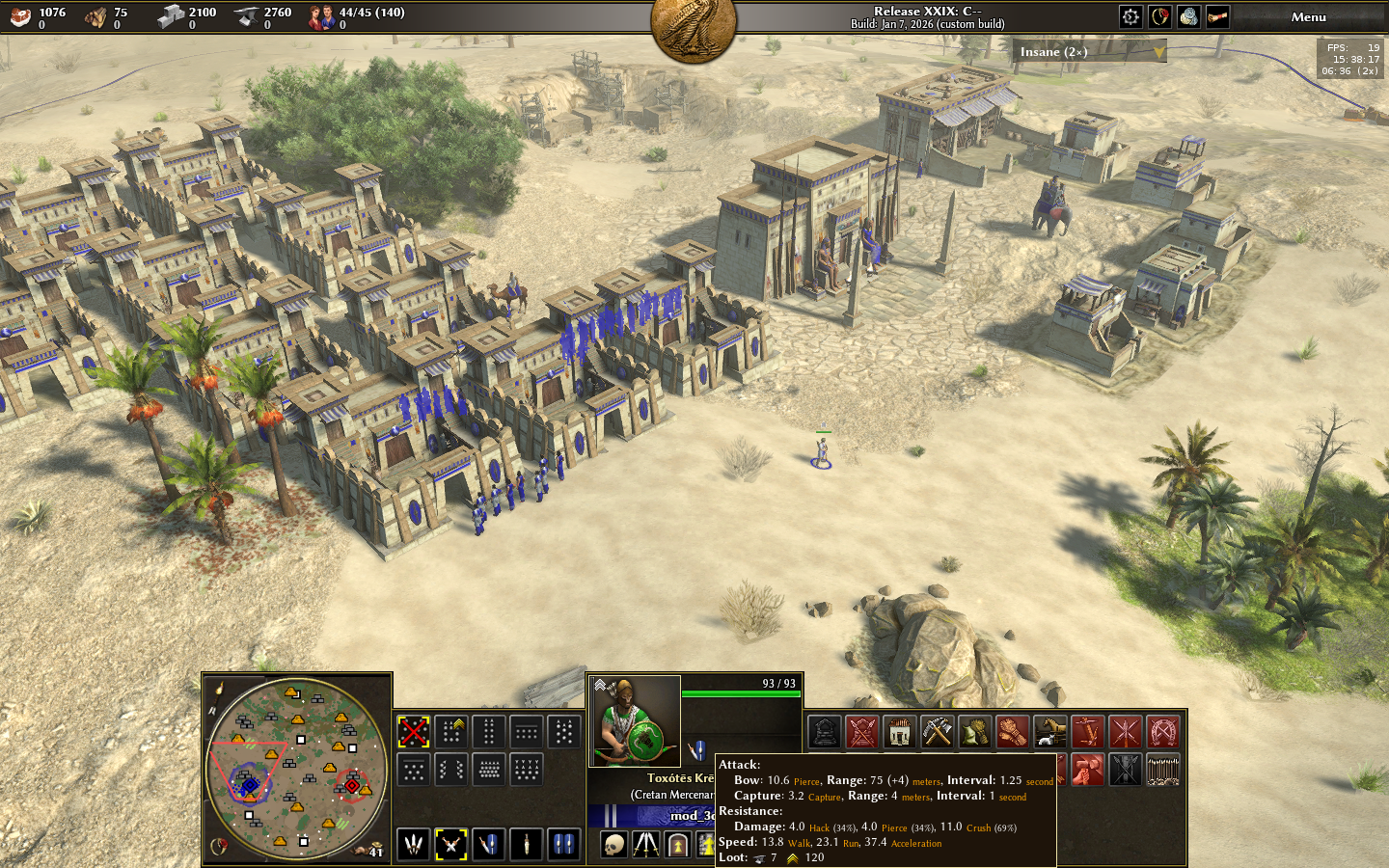Select the idle worker button on the minimap

(369, 848)
